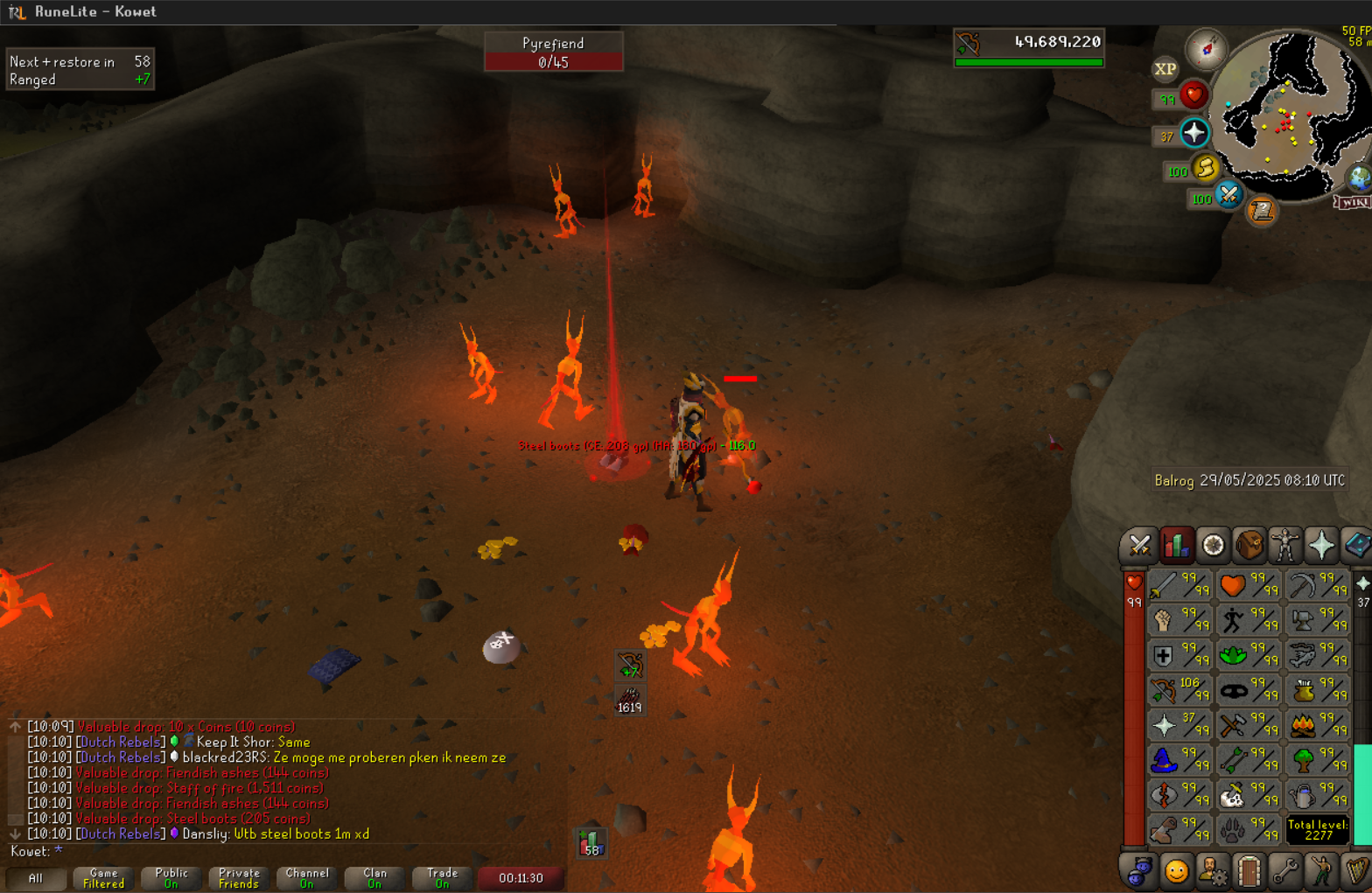Open the Settings wrench tab
The height and width of the screenshot is (893, 1372).
1284,871
